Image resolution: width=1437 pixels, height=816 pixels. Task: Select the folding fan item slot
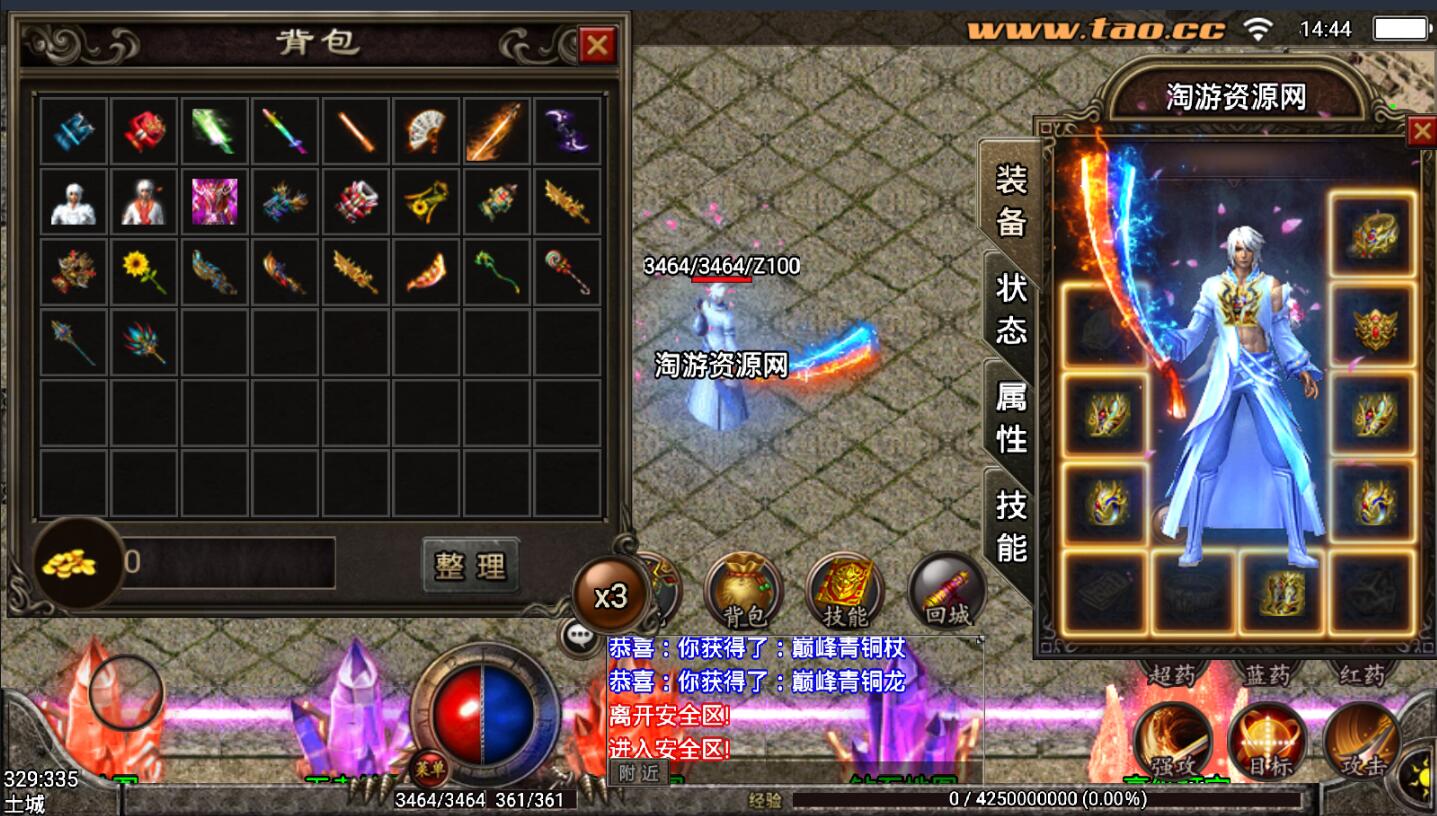(426, 131)
